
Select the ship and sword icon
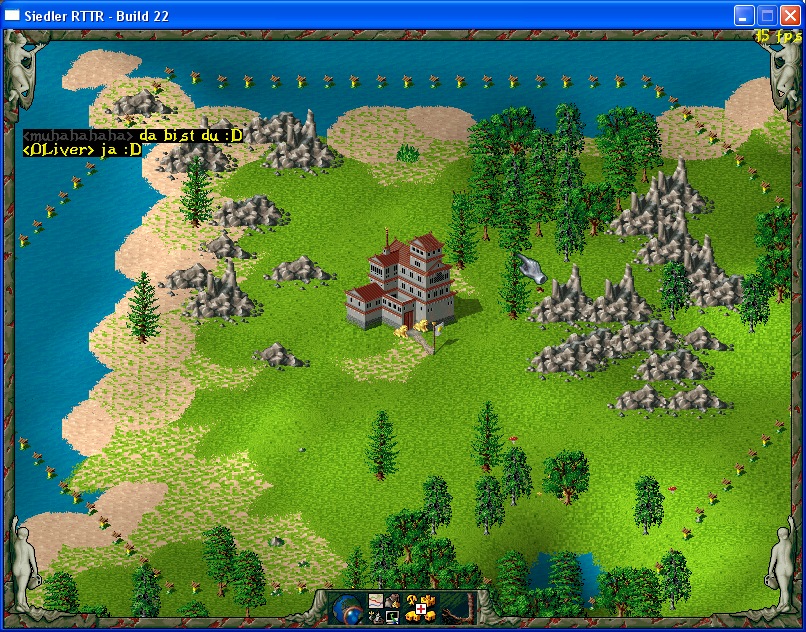tap(376, 617)
